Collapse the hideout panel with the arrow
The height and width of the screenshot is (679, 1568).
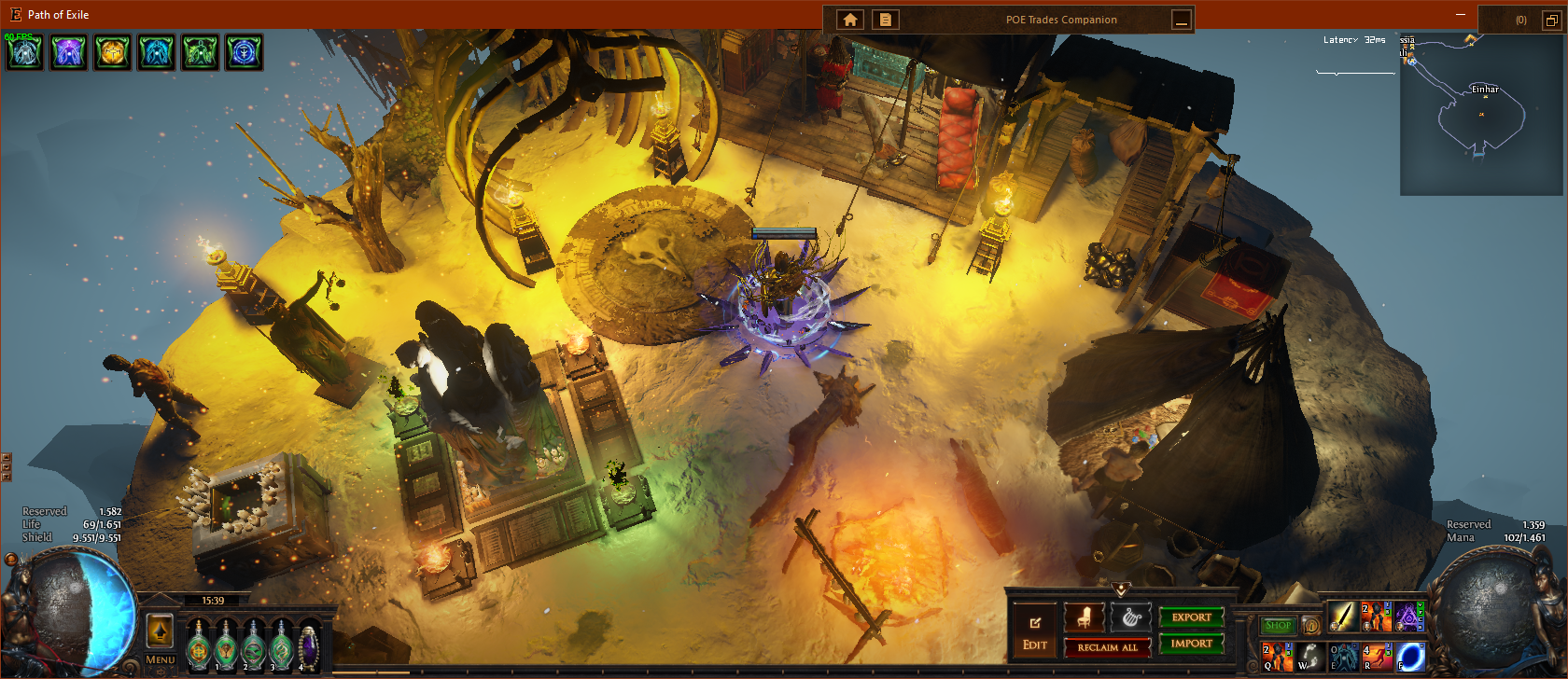(x=1121, y=589)
